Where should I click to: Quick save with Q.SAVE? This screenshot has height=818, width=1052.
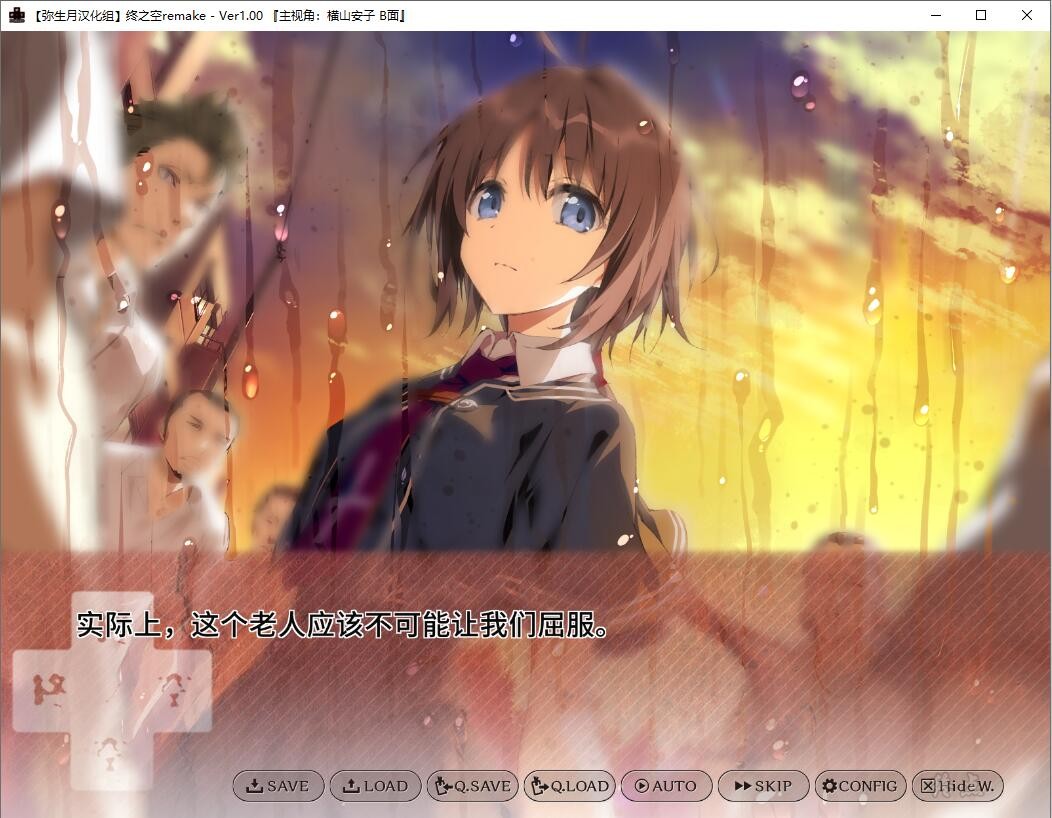[x=472, y=786]
